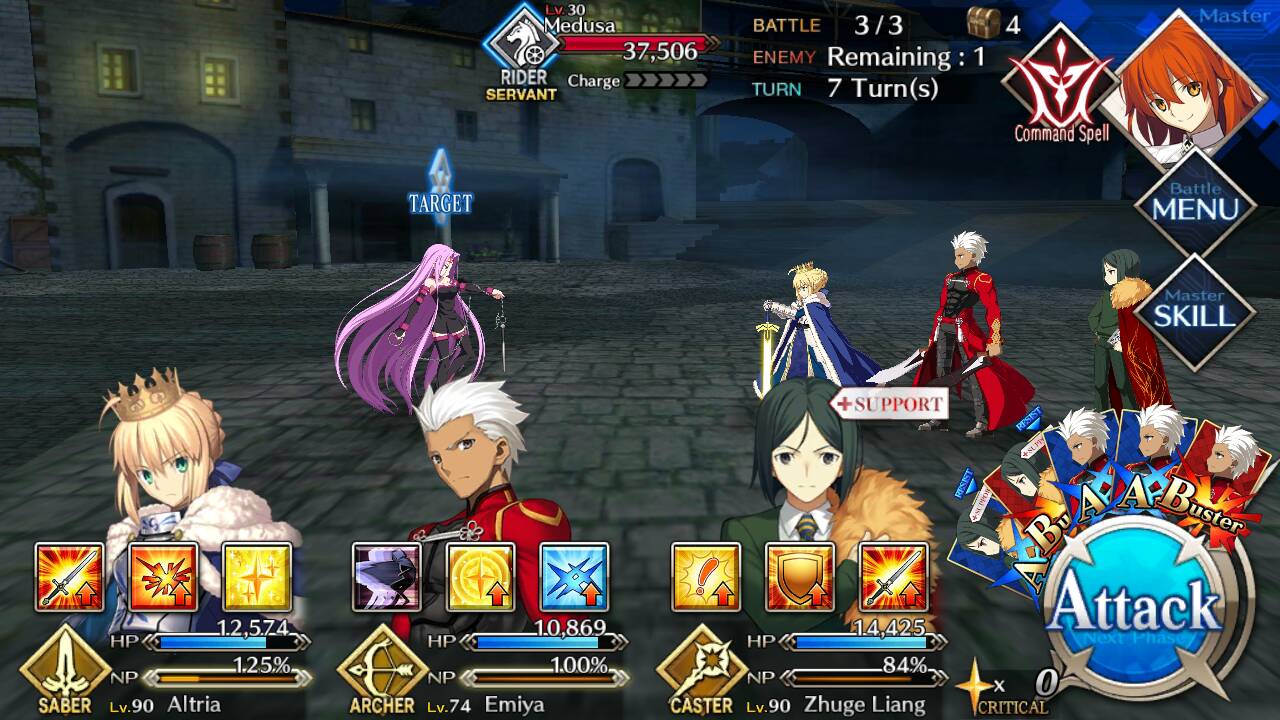Tap the big Attack button

click(x=1139, y=608)
